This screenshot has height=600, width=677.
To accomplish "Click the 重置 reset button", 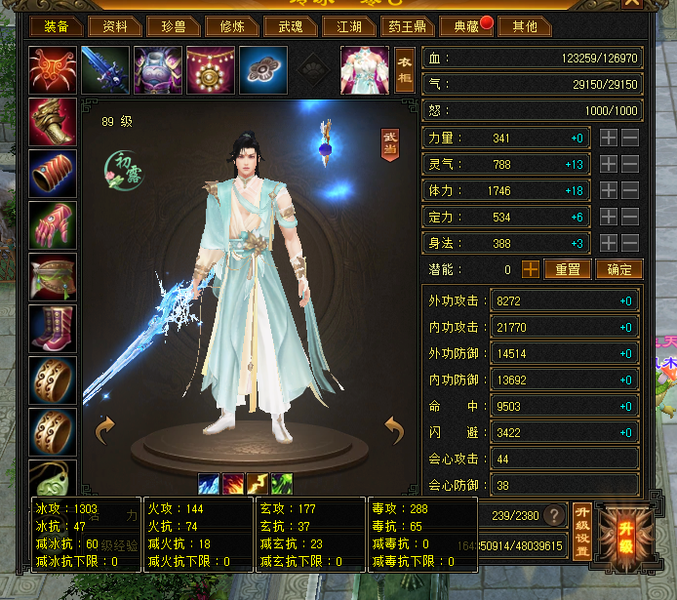I will (568, 269).
